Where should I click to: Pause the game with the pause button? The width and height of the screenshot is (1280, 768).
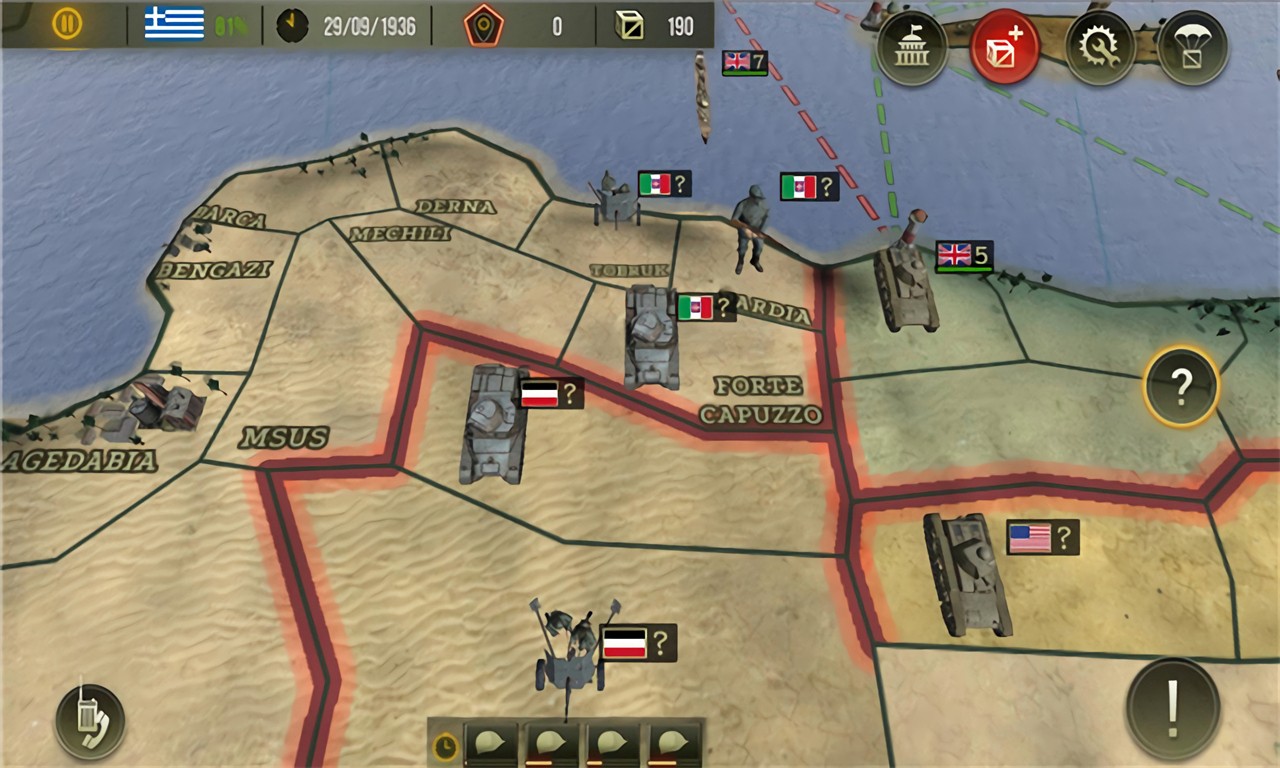click(67, 24)
